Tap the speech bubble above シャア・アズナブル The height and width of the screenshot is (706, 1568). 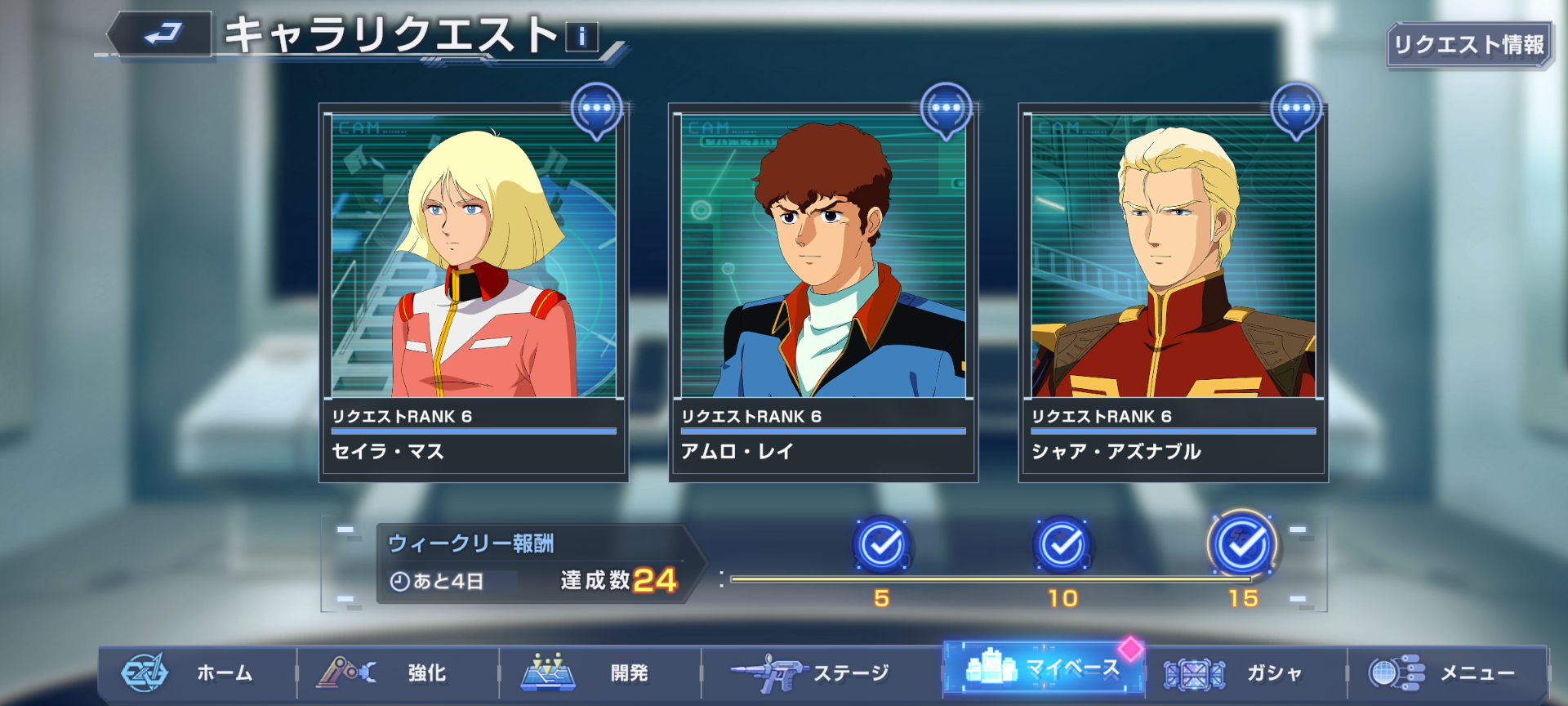coord(1296,109)
